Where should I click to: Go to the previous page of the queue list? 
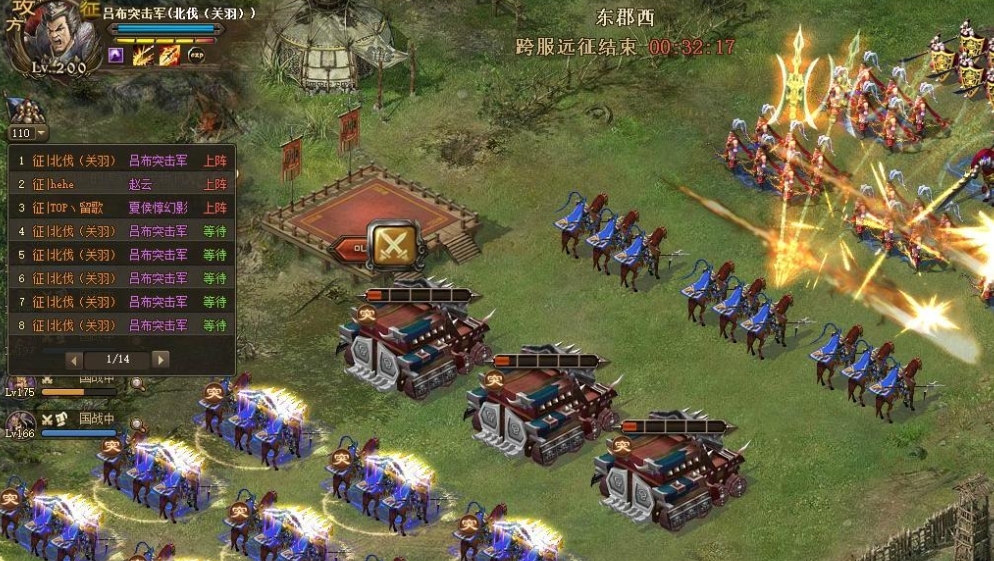(75, 359)
